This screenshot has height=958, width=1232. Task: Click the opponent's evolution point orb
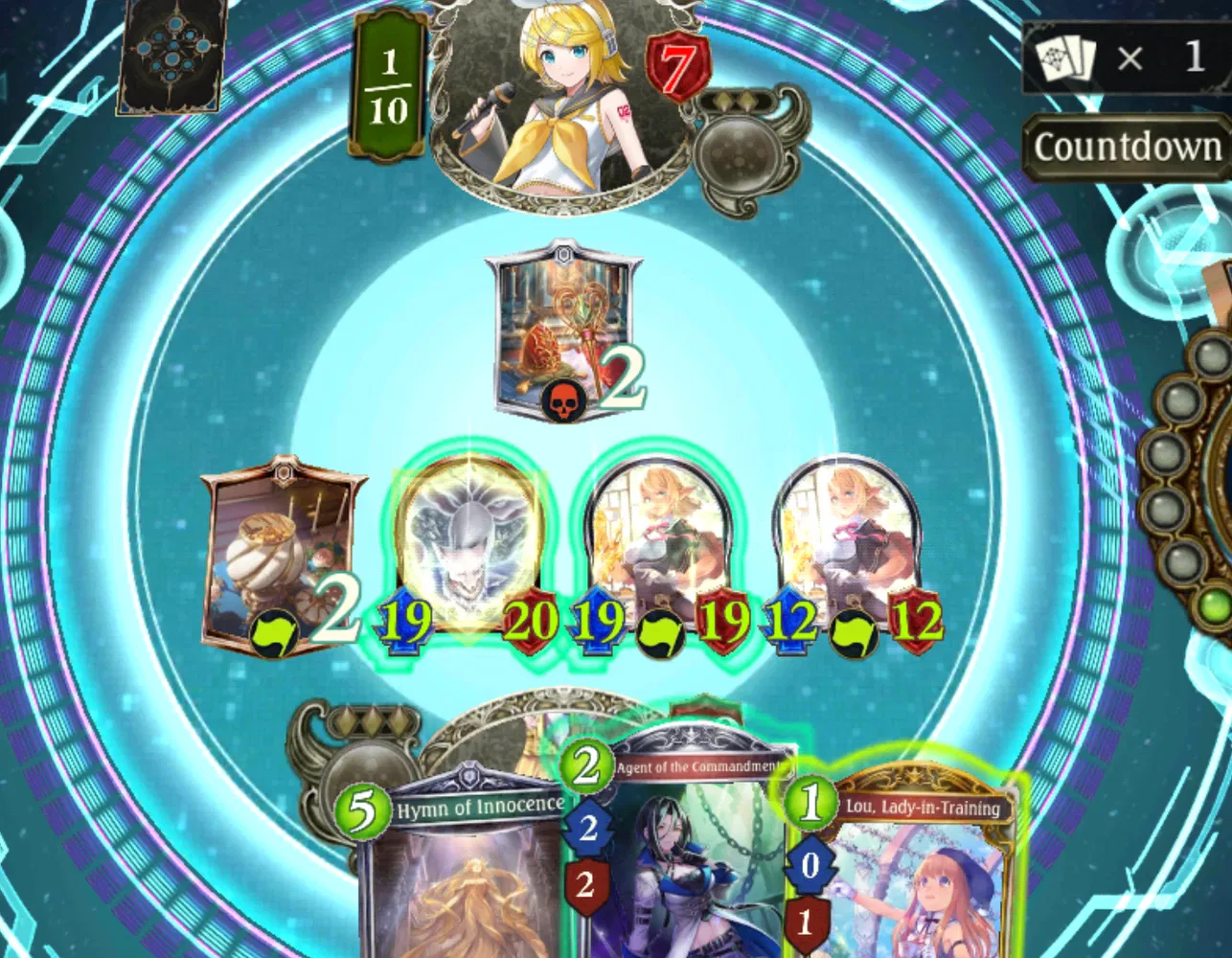[738, 153]
